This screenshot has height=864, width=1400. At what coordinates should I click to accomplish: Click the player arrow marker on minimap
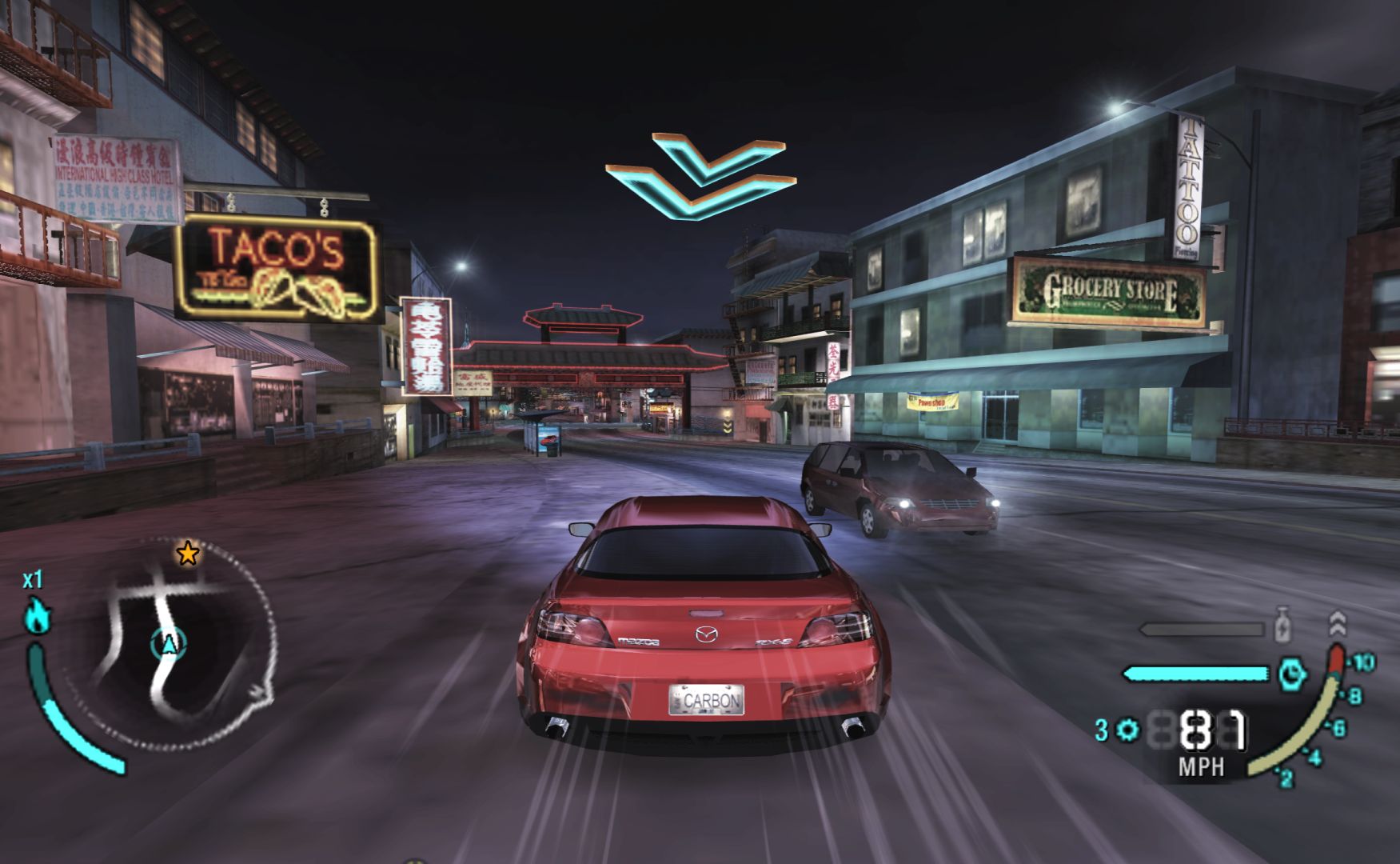(169, 642)
